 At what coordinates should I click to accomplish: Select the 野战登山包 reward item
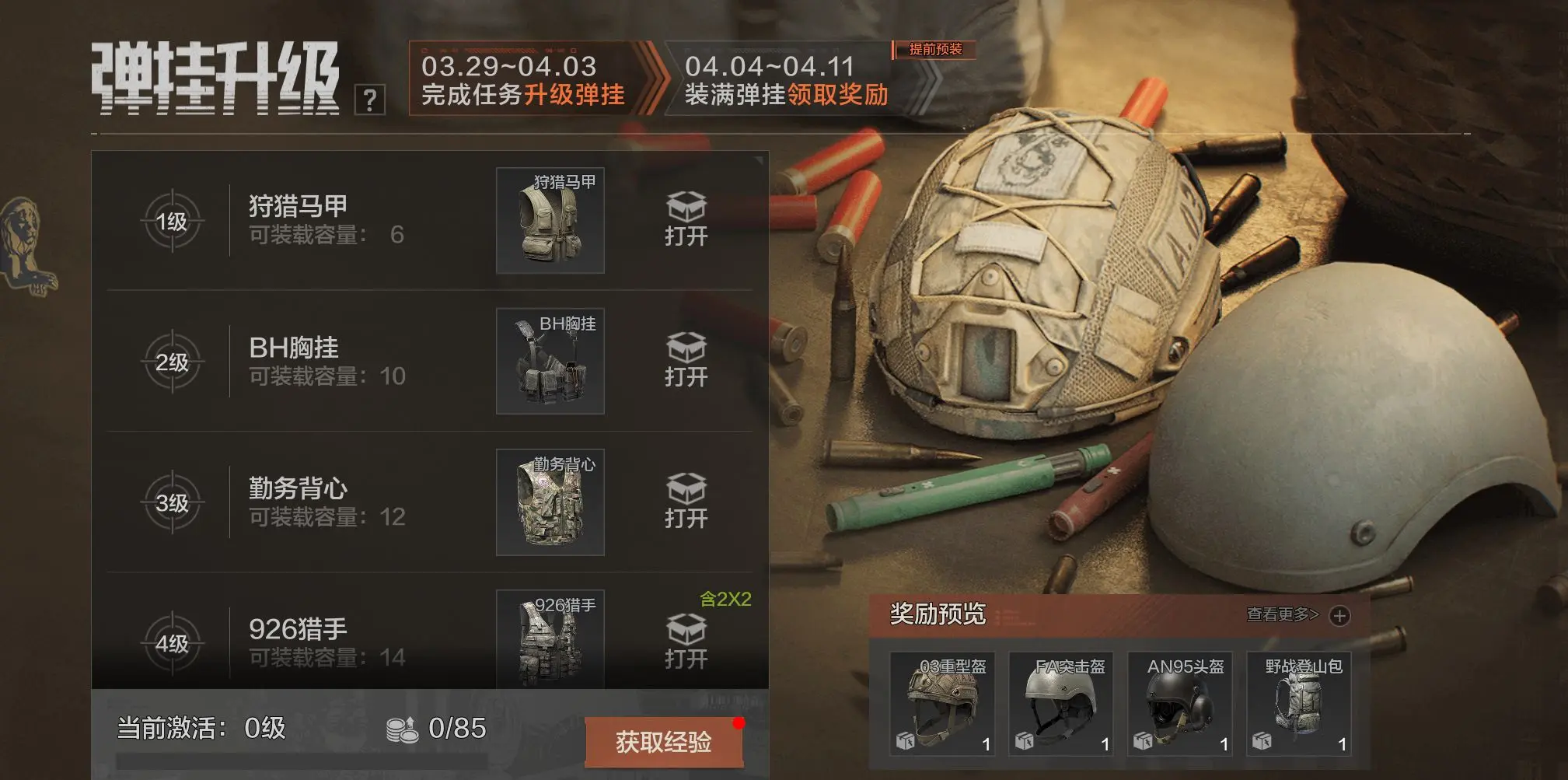pos(1299,705)
